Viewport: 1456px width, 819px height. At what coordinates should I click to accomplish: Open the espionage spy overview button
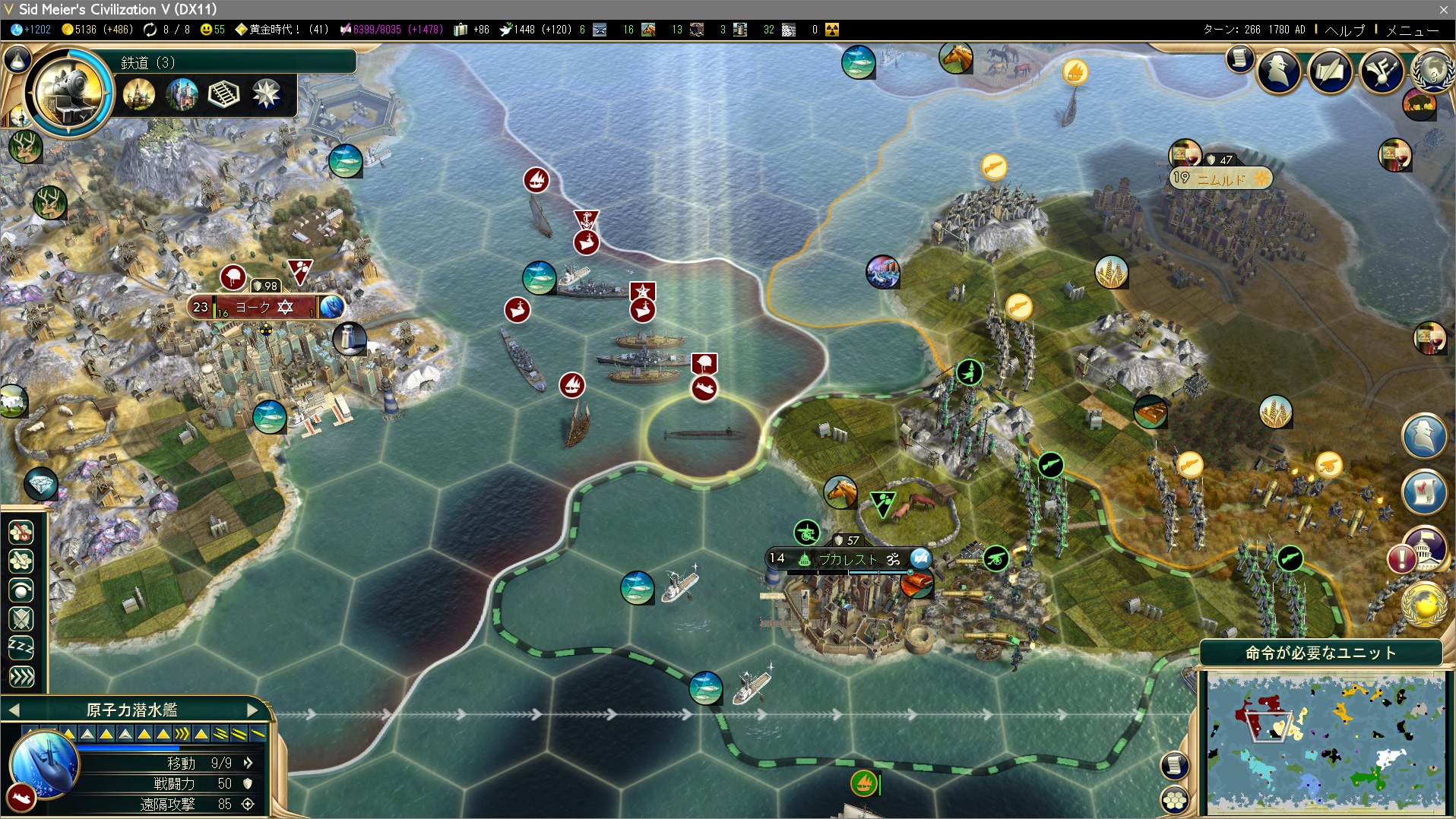click(1279, 72)
